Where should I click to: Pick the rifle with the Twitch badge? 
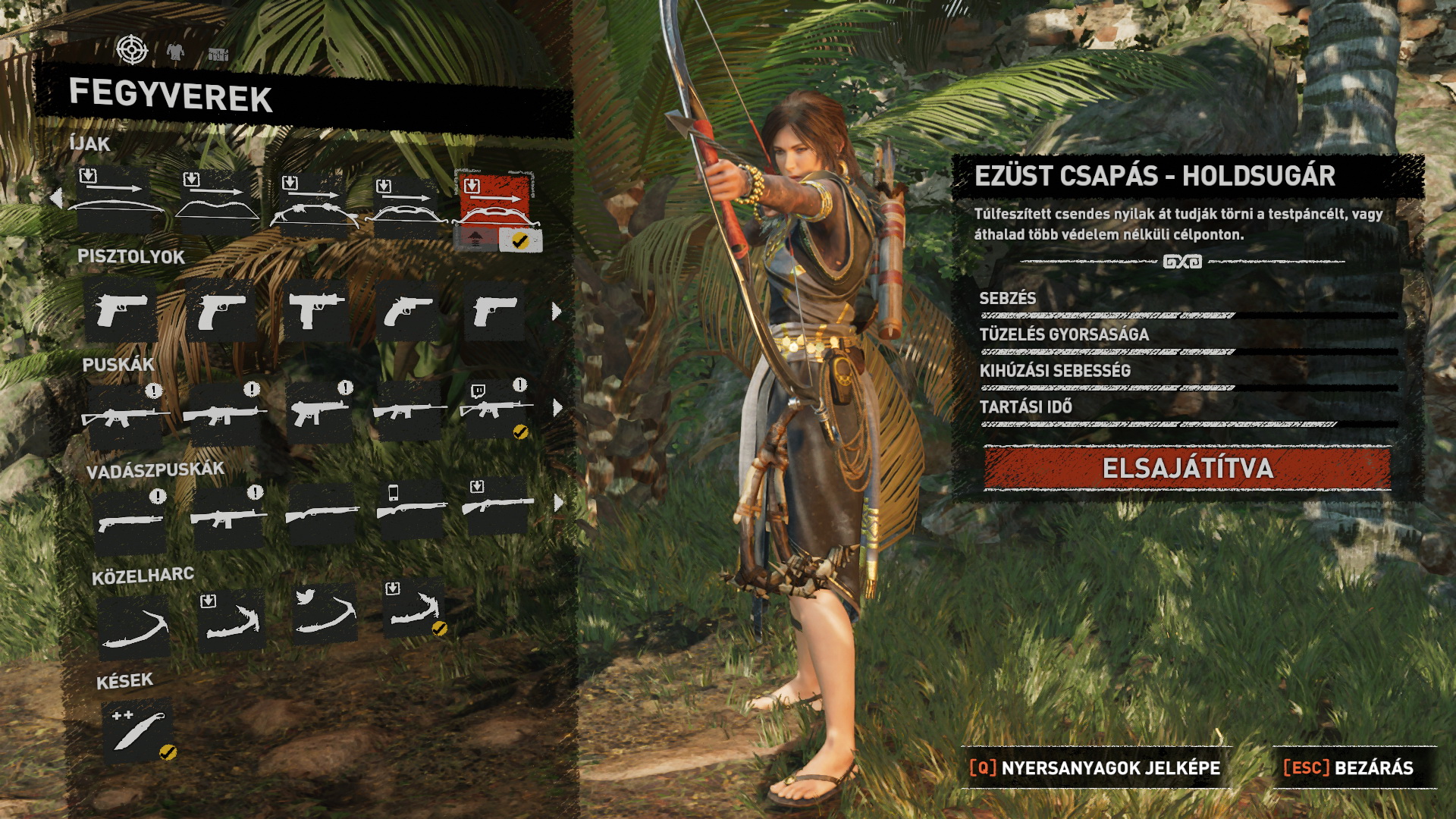click(x=496, y=409)
